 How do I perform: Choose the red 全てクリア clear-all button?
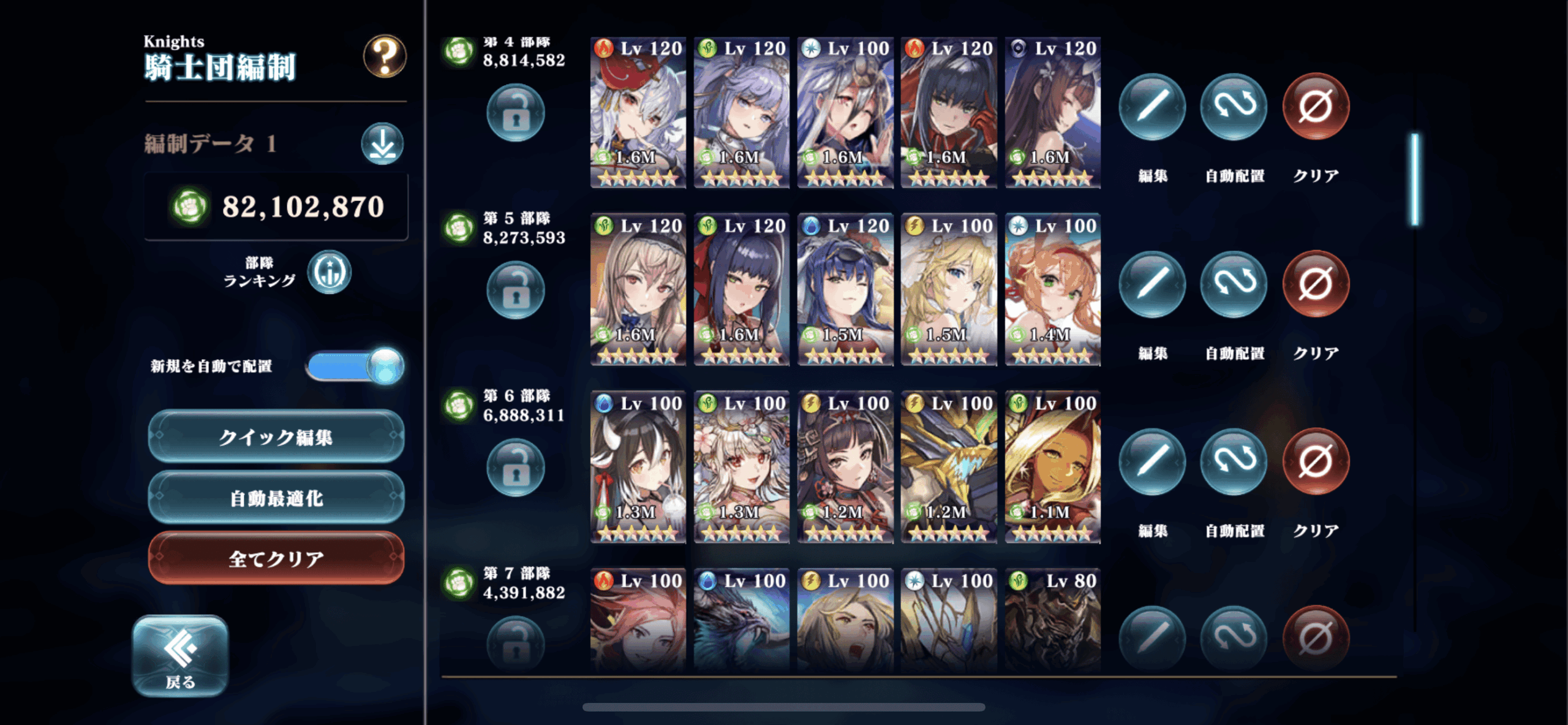[x=276, y=558]
